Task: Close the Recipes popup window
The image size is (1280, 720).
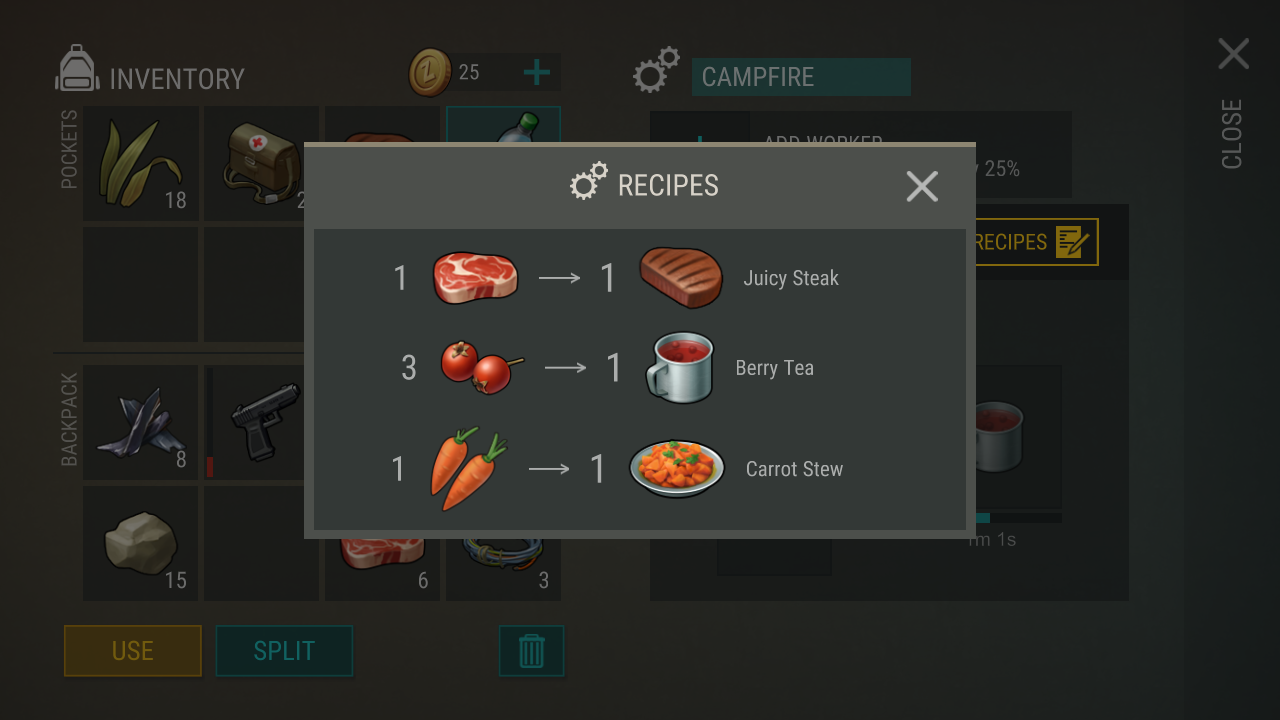Action: 921,186
